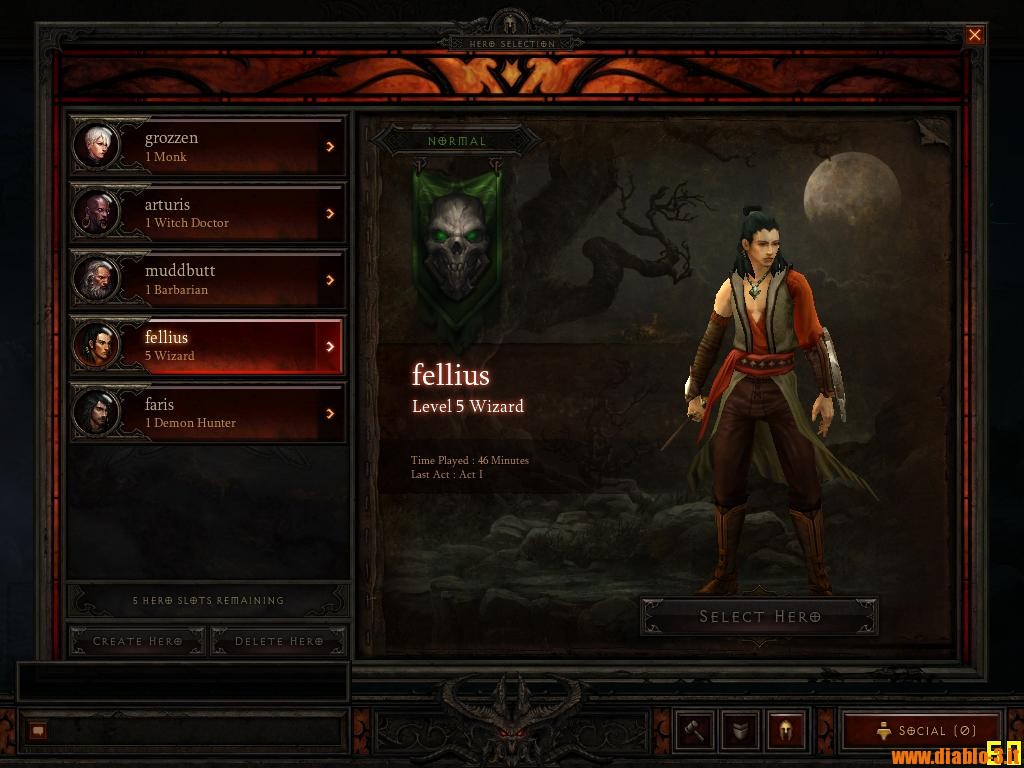Image resolution: width=1024 pixels, height=768 pixels.
Task: Click the green skull hero banner
Action: [457, 245]
